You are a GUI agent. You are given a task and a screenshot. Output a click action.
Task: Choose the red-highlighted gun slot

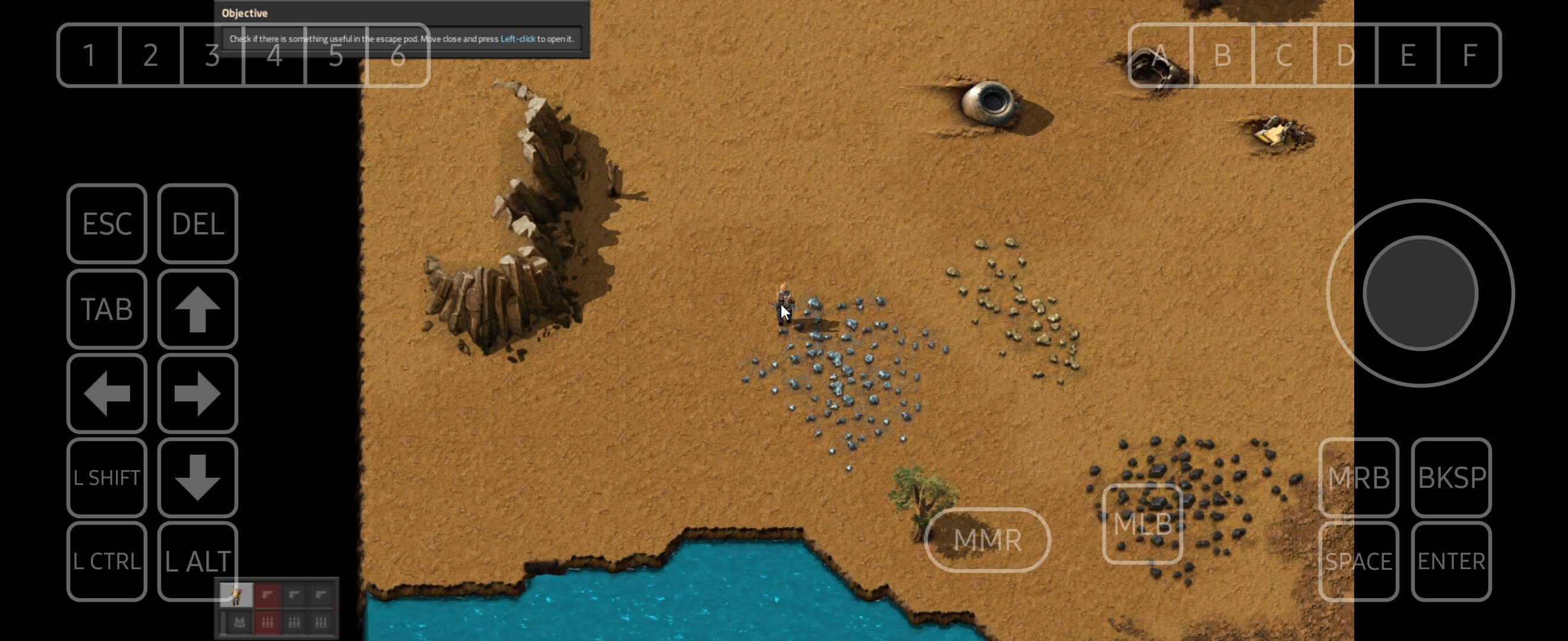click(267, 595)
